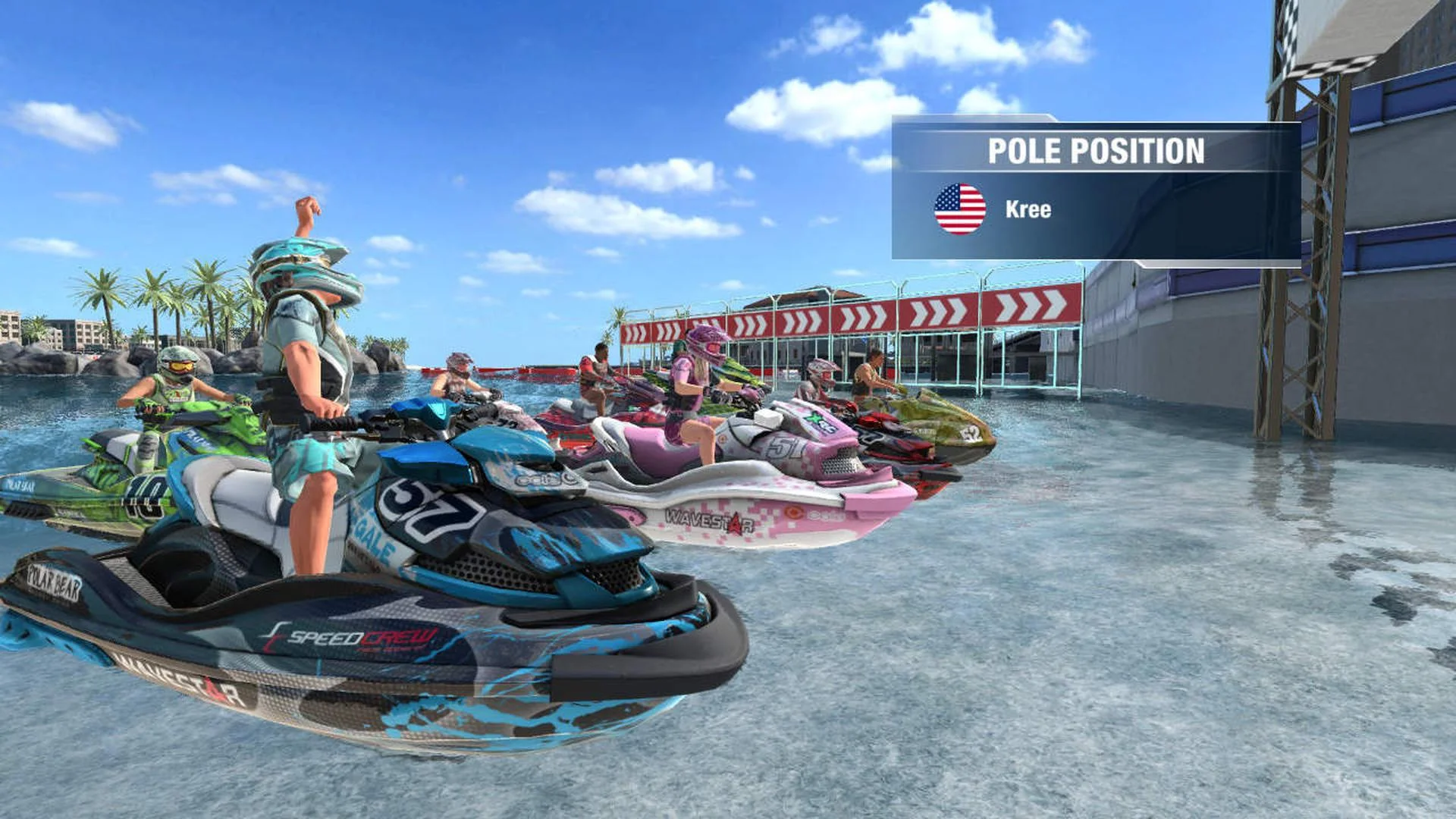1456x819 pixels.
Task: Click the POLE POSITION banner heading
Action: (x=1097, y=149)
